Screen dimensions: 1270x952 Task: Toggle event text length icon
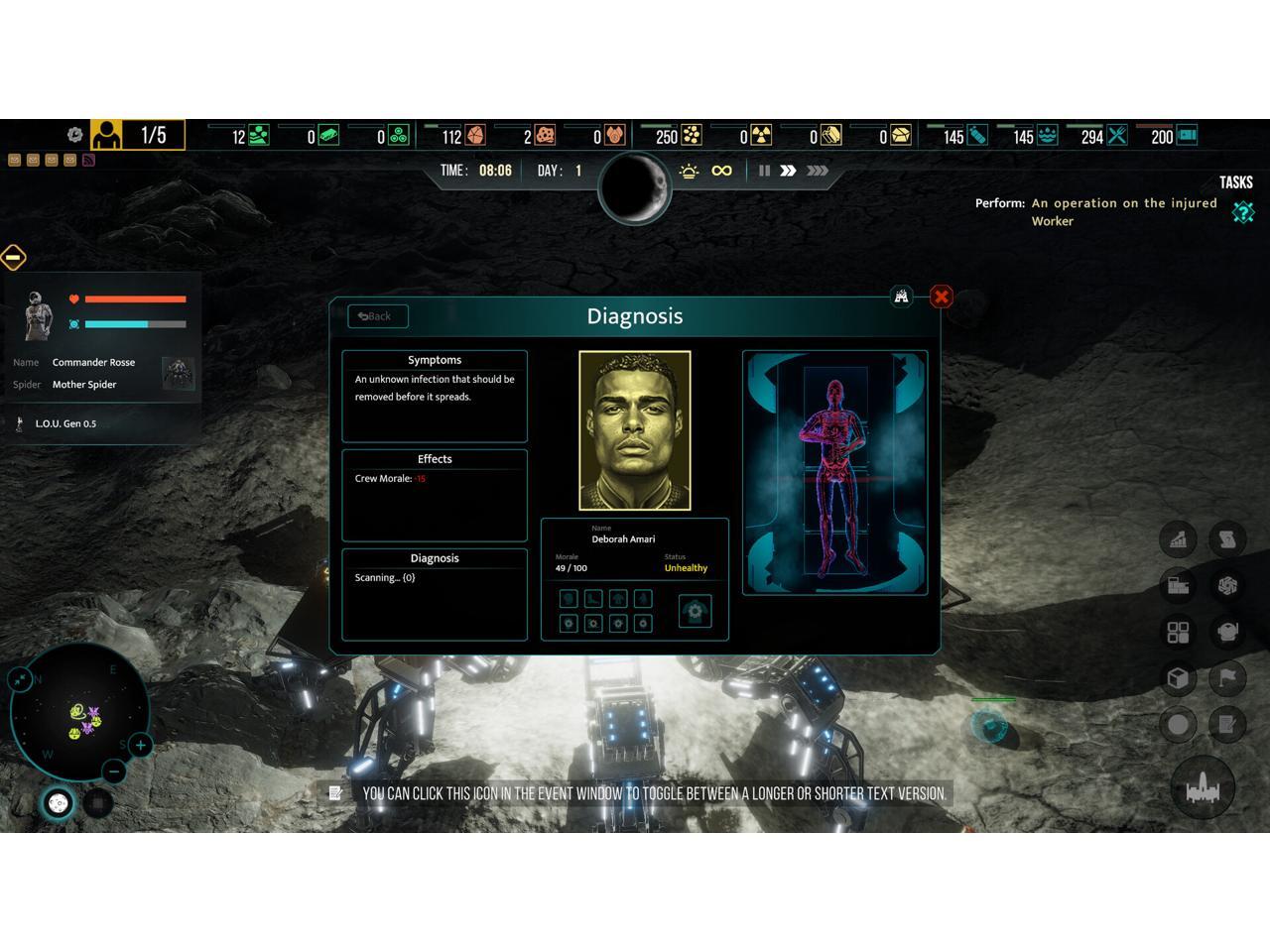click(x=335, y=792)
